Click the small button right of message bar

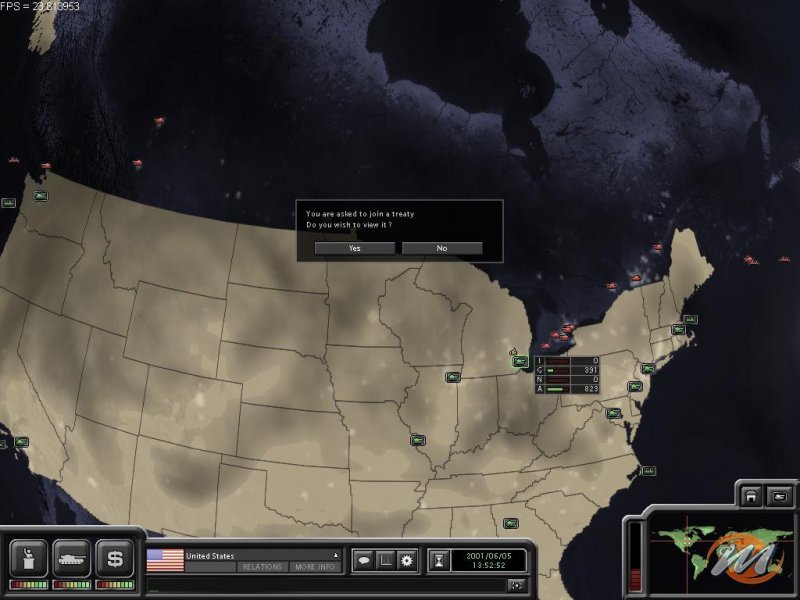coord(516,585)
